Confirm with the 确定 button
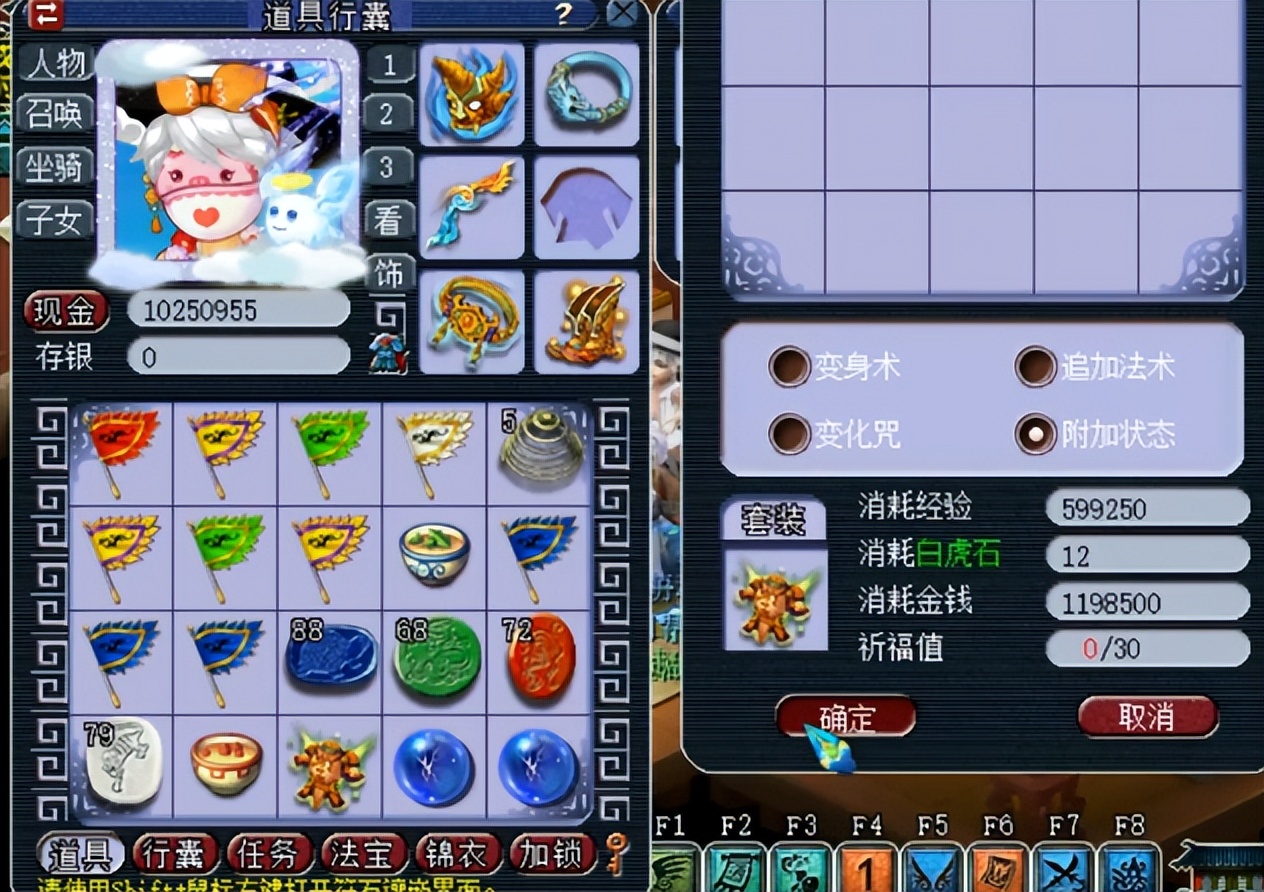The image size is (1264, 892). point(846,717)
